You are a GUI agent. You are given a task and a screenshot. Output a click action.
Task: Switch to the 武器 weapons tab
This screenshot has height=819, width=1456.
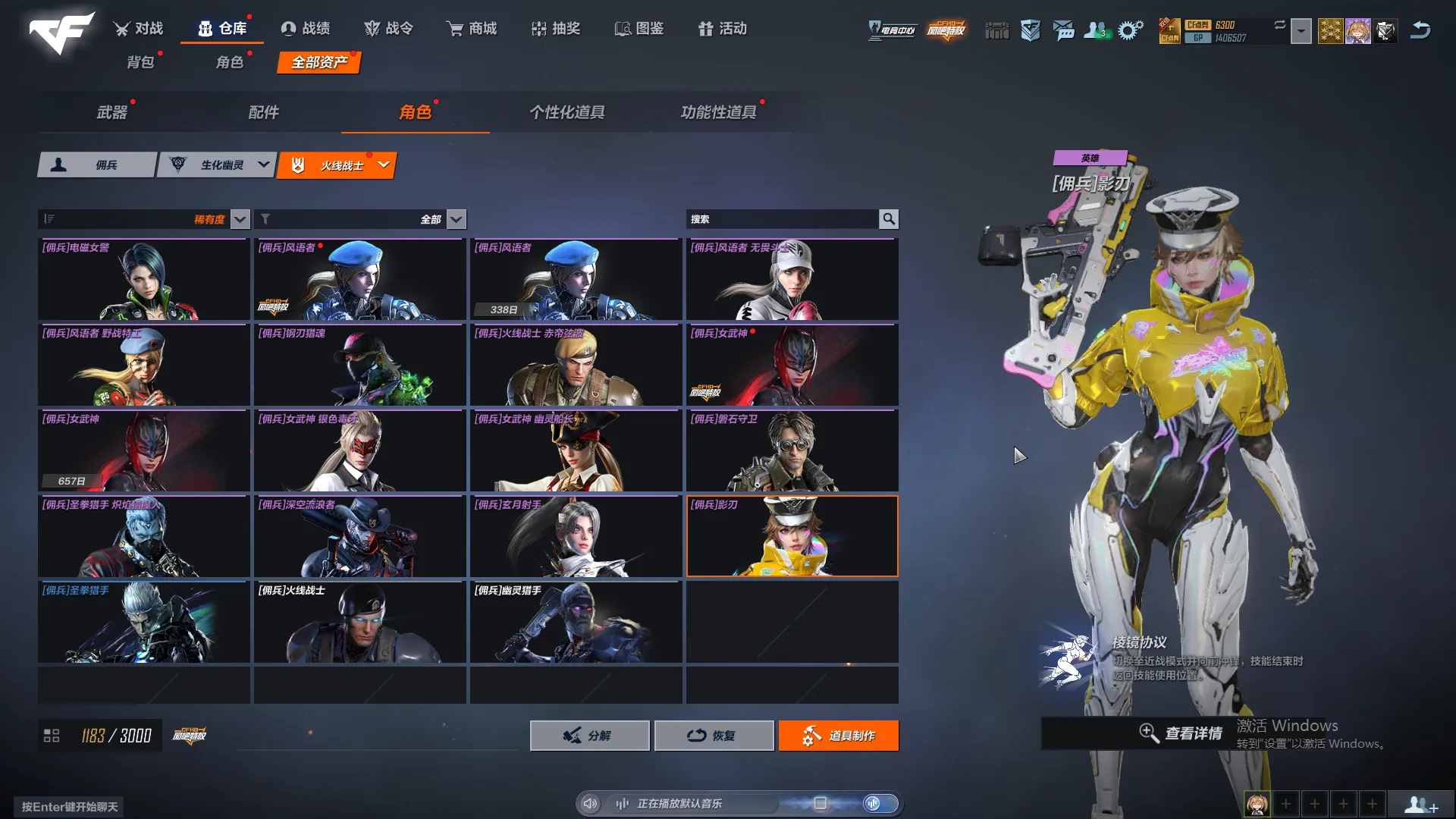112,112
